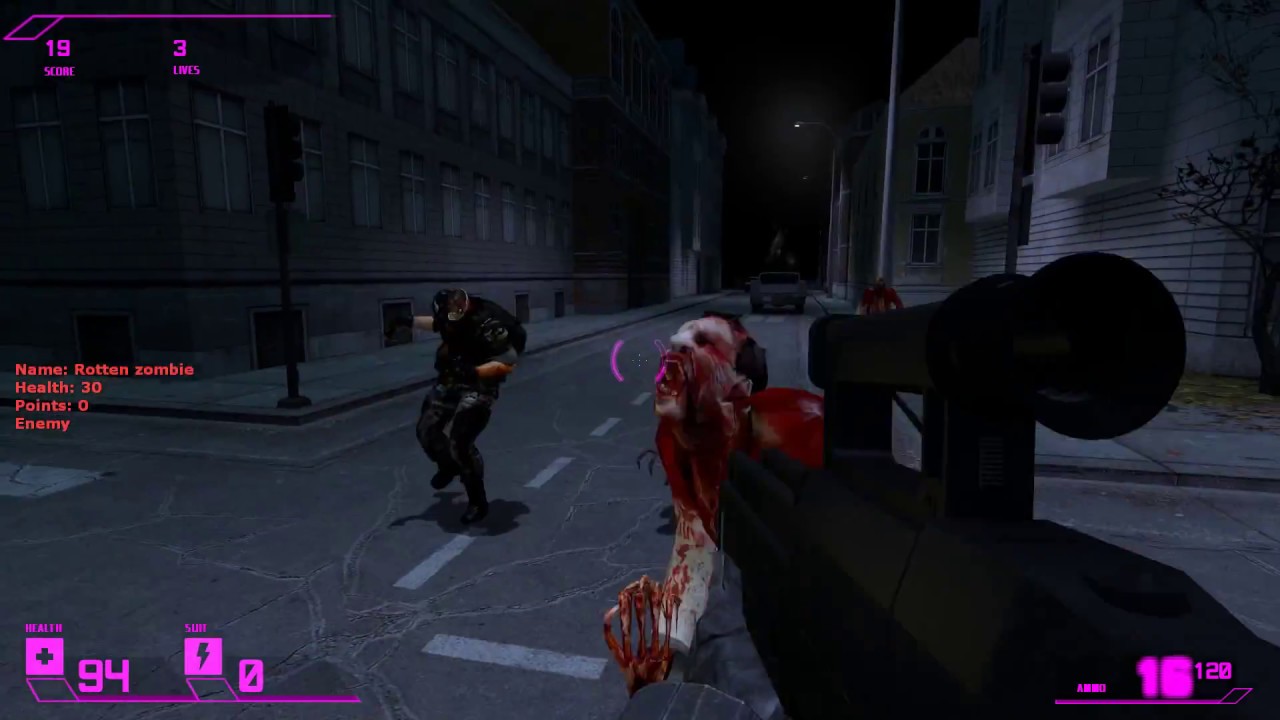Click the Health: 30 enemy stat

tap(57, 387)
